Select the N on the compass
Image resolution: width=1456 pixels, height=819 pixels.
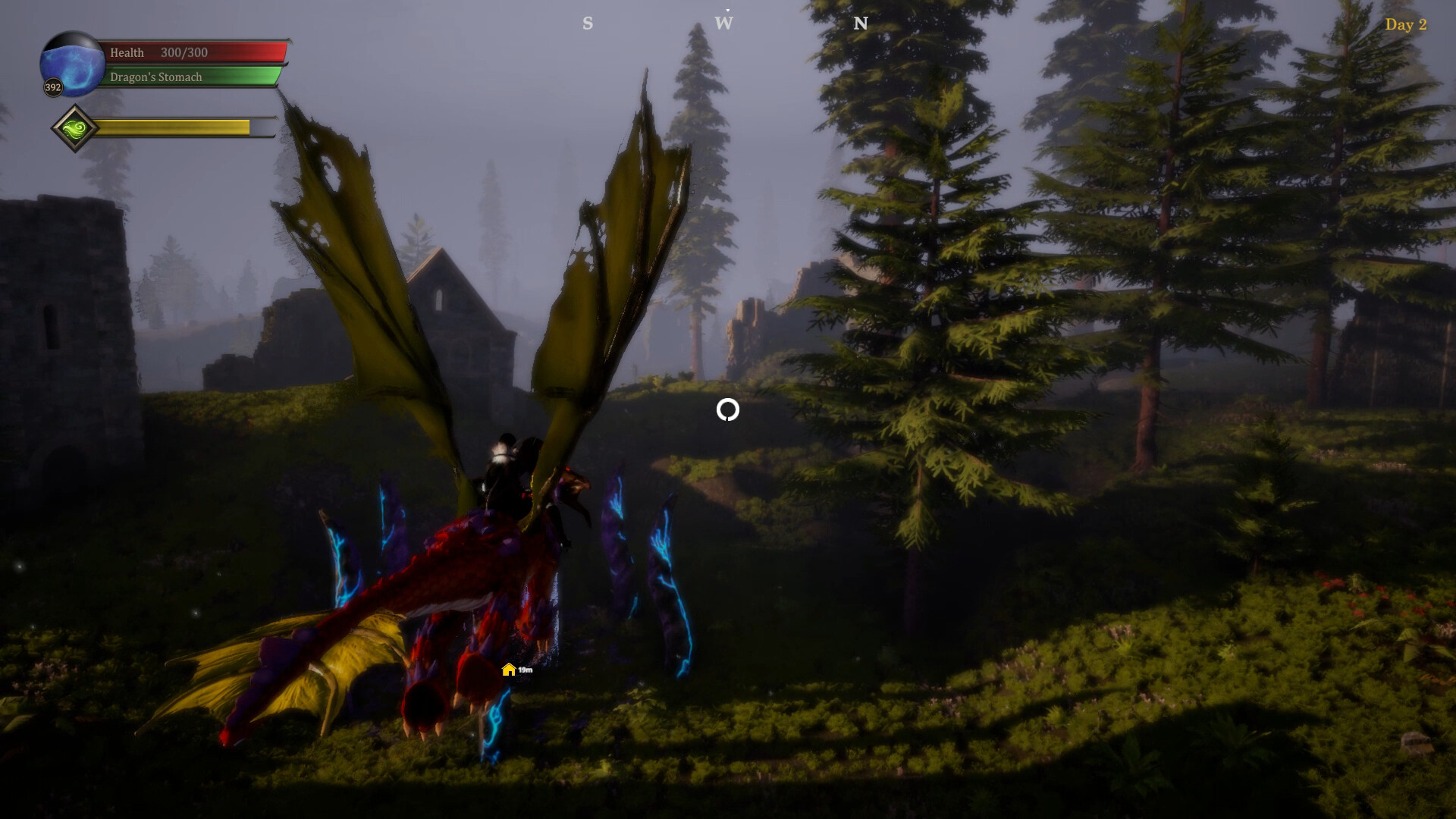click(860, 23)
